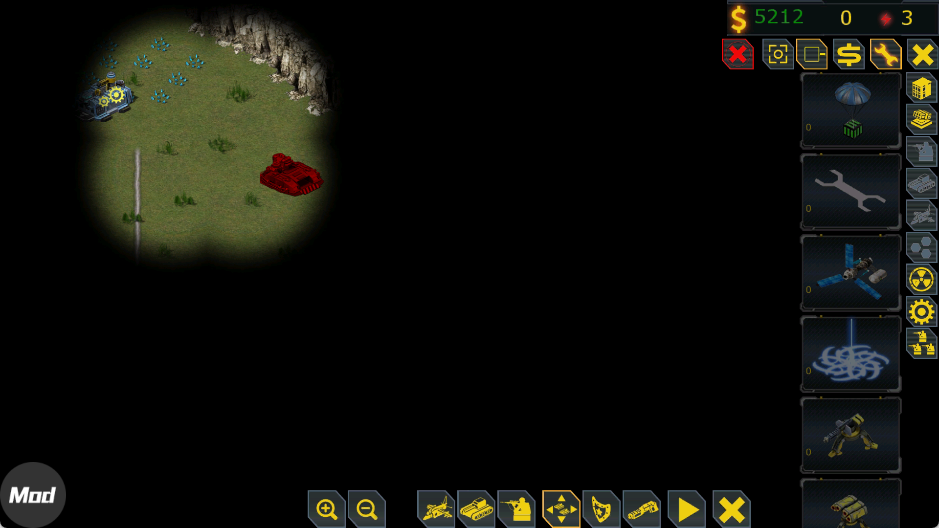Select the walker mech turret card
This screenshot has height=528, width=939.
[851, 434]
